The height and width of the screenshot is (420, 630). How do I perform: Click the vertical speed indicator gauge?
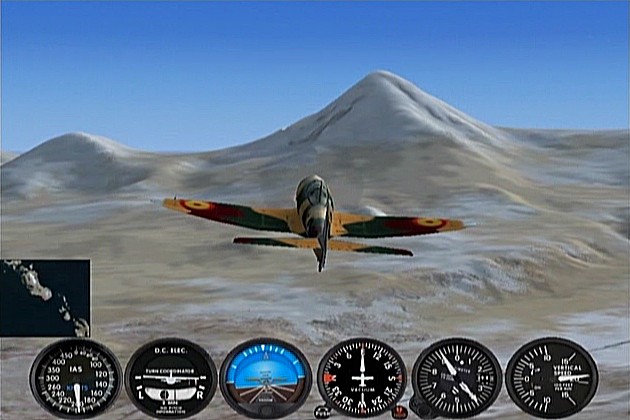(551, 378)
